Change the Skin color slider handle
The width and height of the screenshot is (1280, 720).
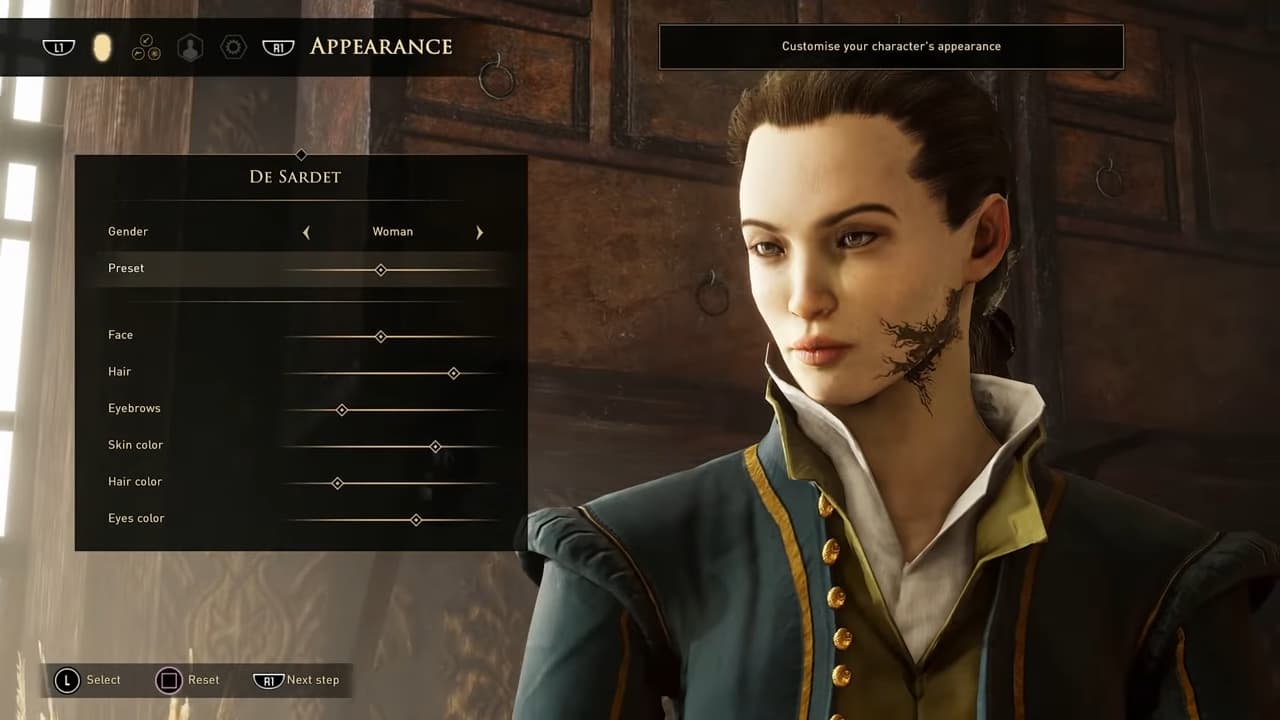435,447
